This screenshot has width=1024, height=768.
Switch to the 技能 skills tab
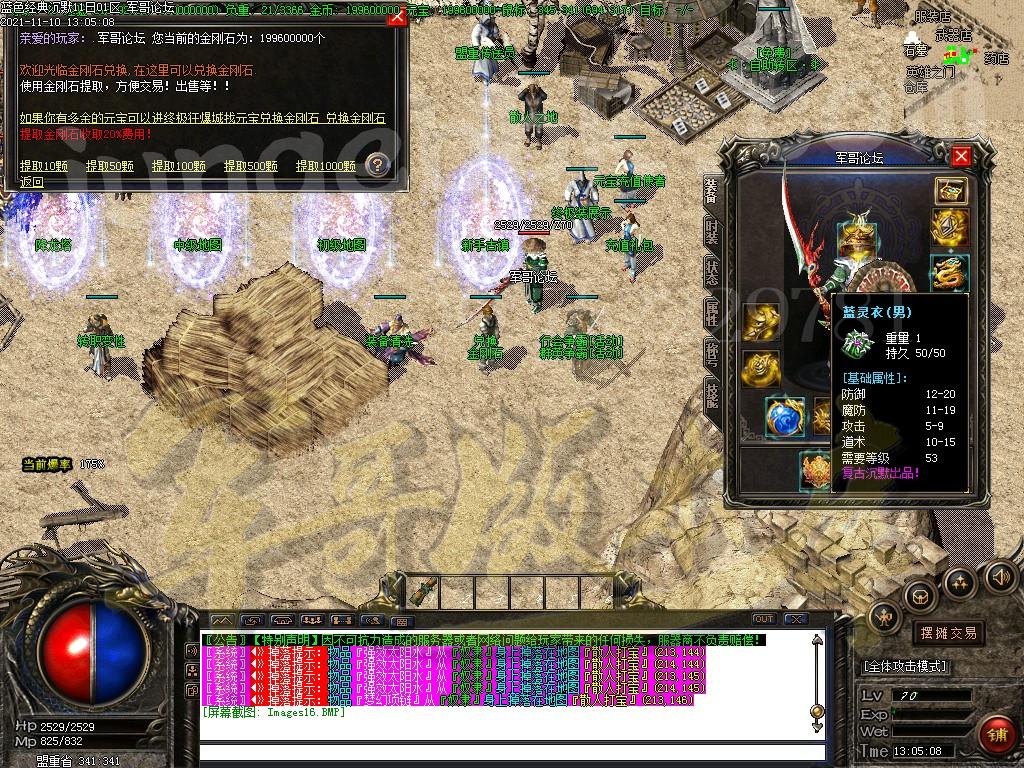click(711, 396)
